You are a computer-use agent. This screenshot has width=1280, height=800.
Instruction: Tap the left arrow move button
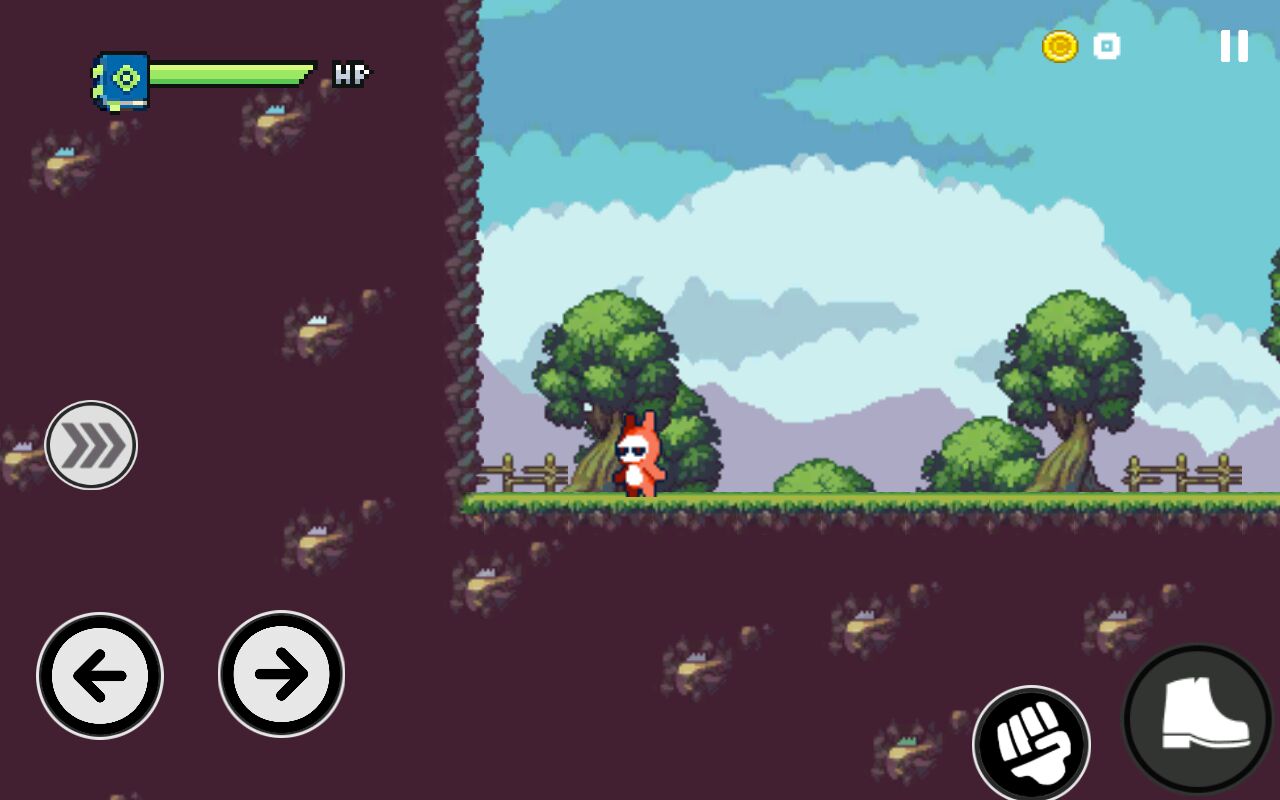point(100,676)
